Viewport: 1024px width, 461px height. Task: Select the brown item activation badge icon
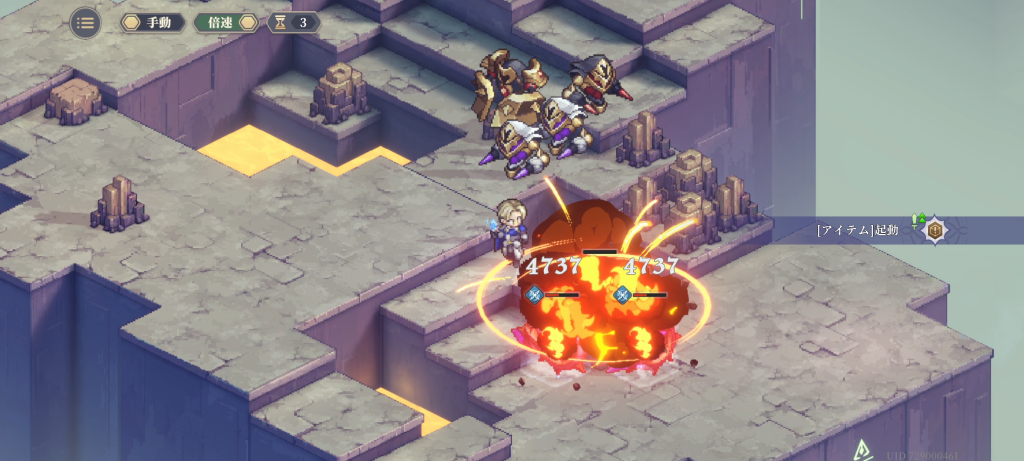click(x=936, y=230)
